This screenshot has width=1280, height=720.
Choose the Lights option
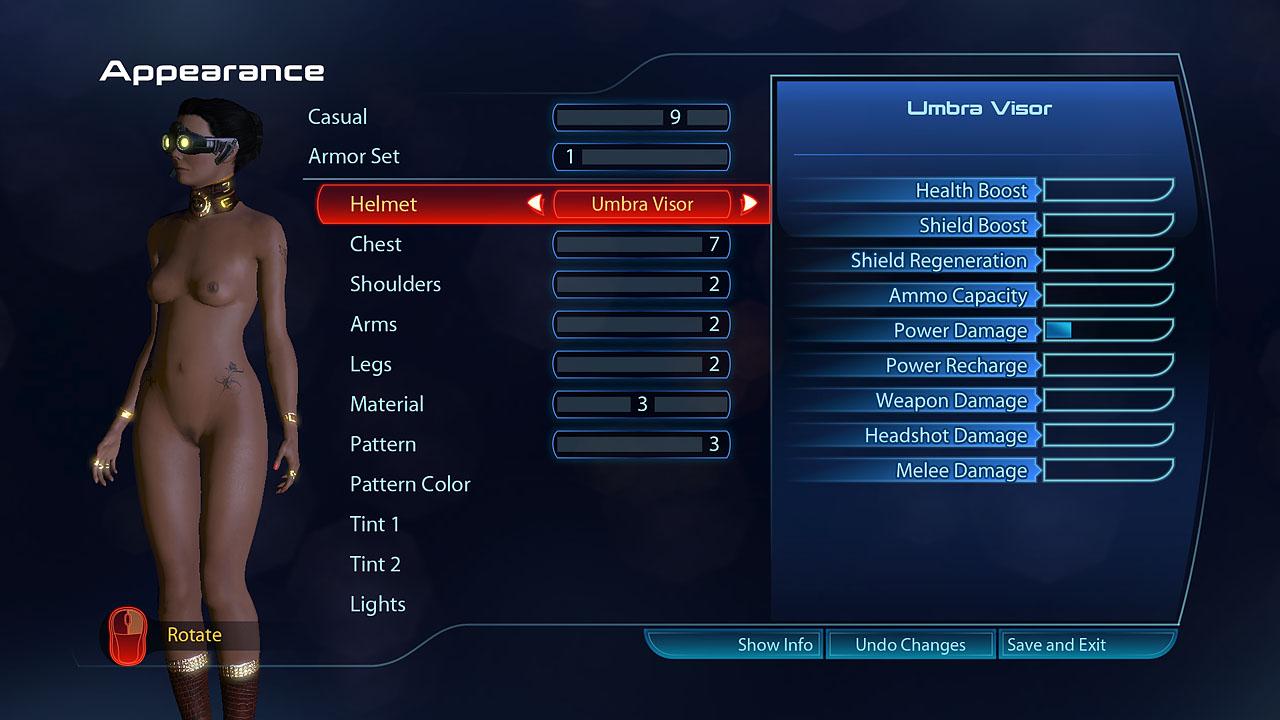coord(378,604)
